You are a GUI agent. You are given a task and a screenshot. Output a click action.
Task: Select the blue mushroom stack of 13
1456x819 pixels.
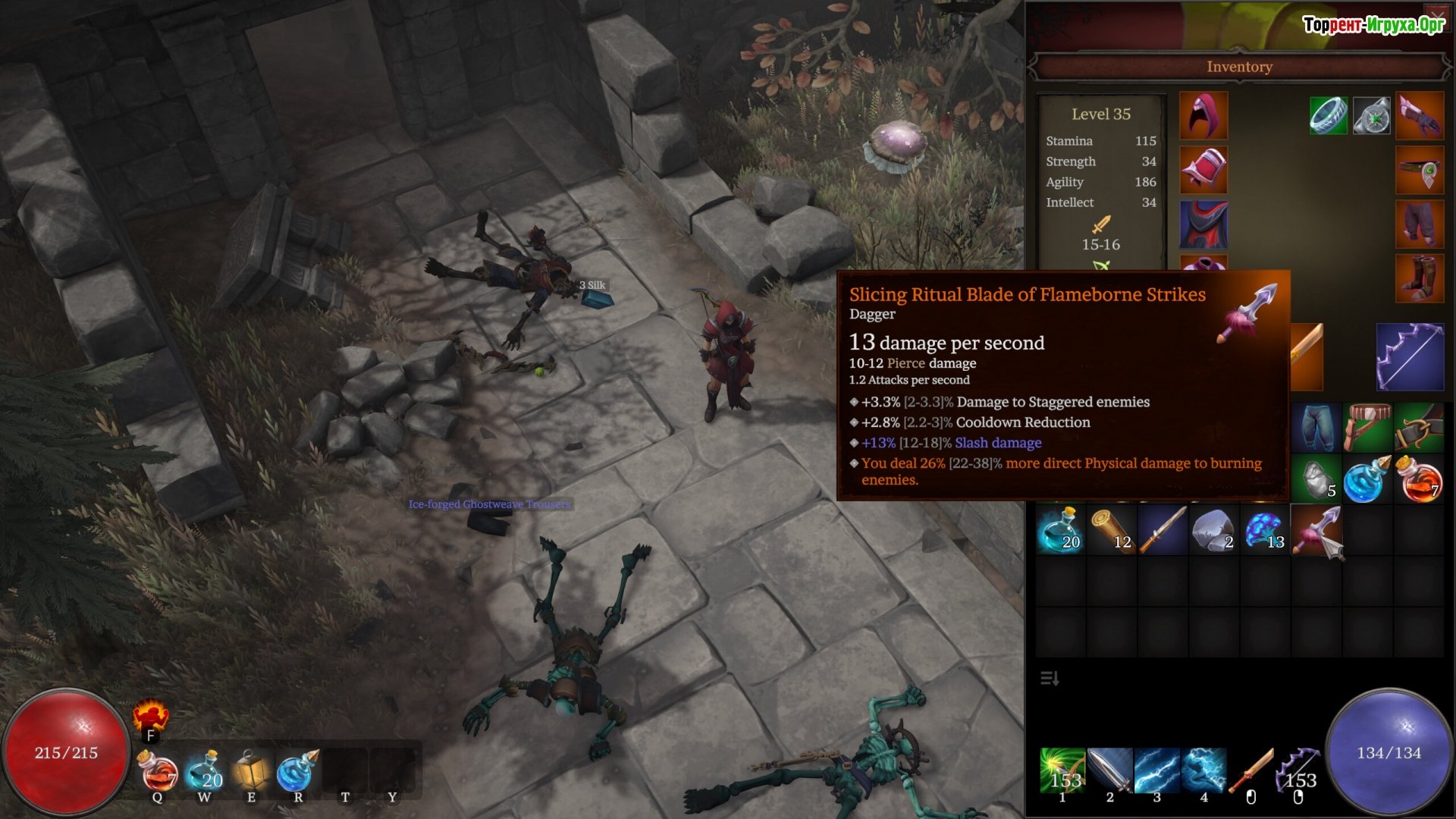click(1265, 530)
